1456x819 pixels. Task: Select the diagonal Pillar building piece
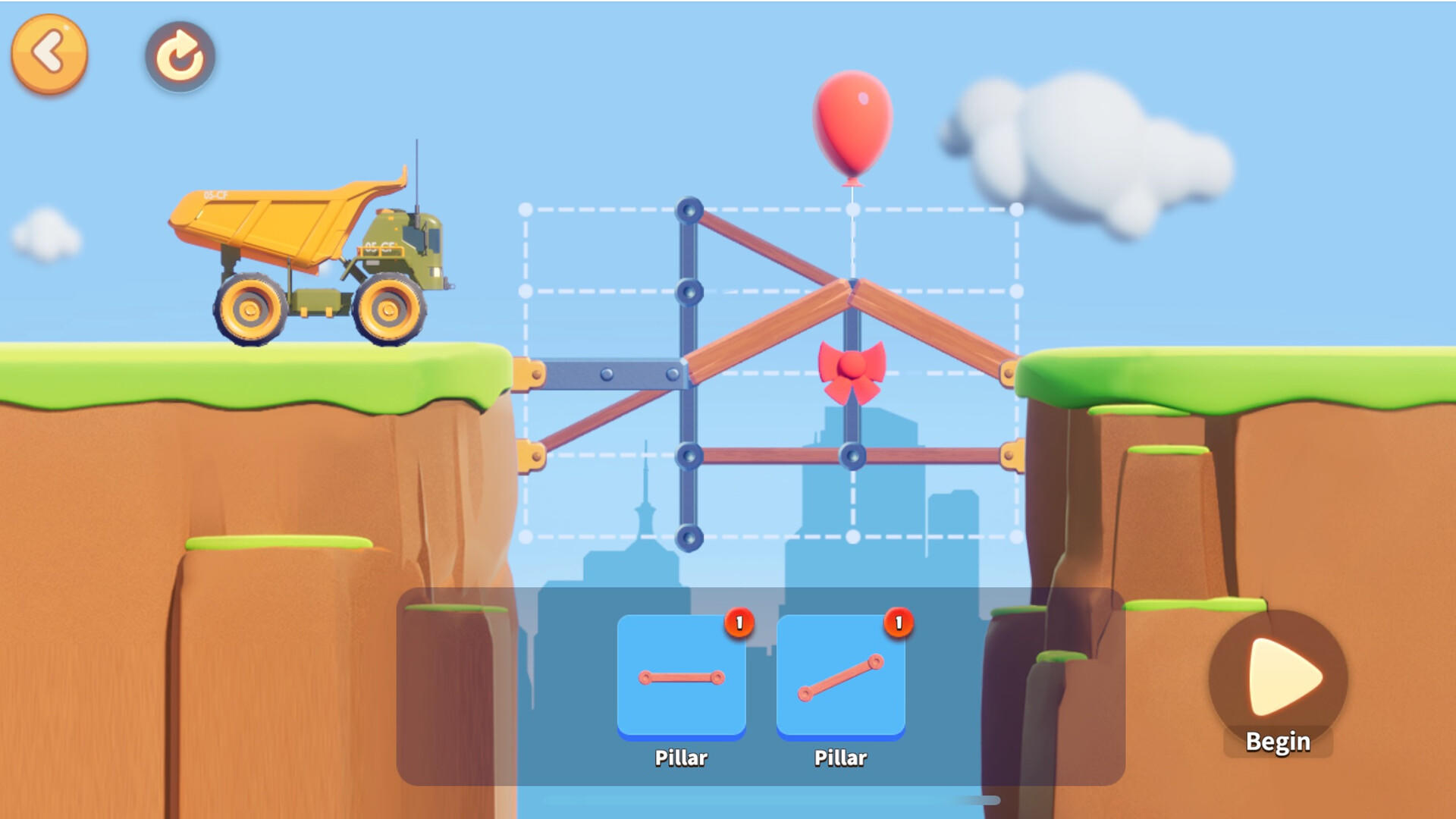839,676
